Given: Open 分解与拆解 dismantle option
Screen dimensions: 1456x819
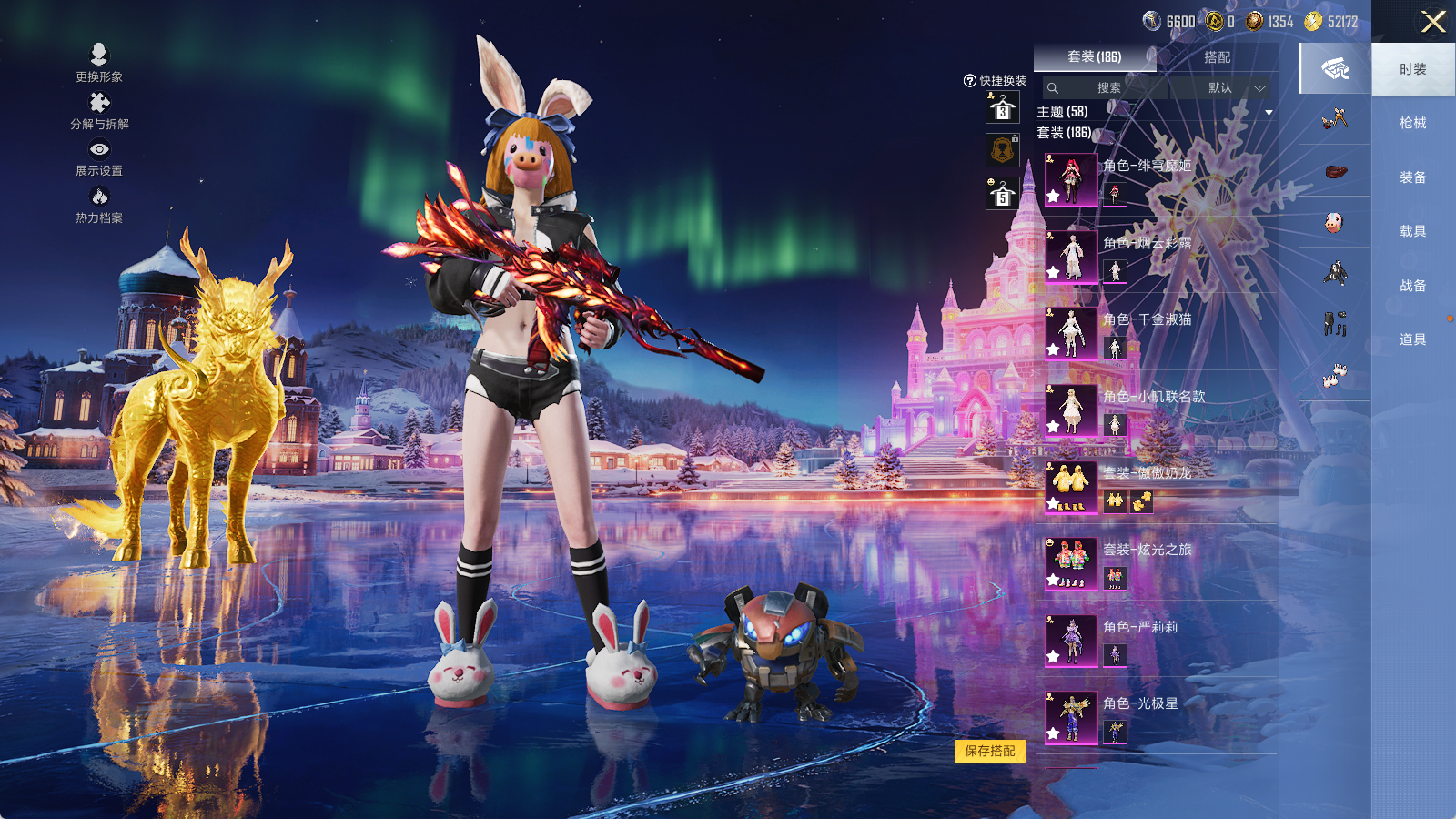Looking at the screenshot, I should (x=99, y=111).
